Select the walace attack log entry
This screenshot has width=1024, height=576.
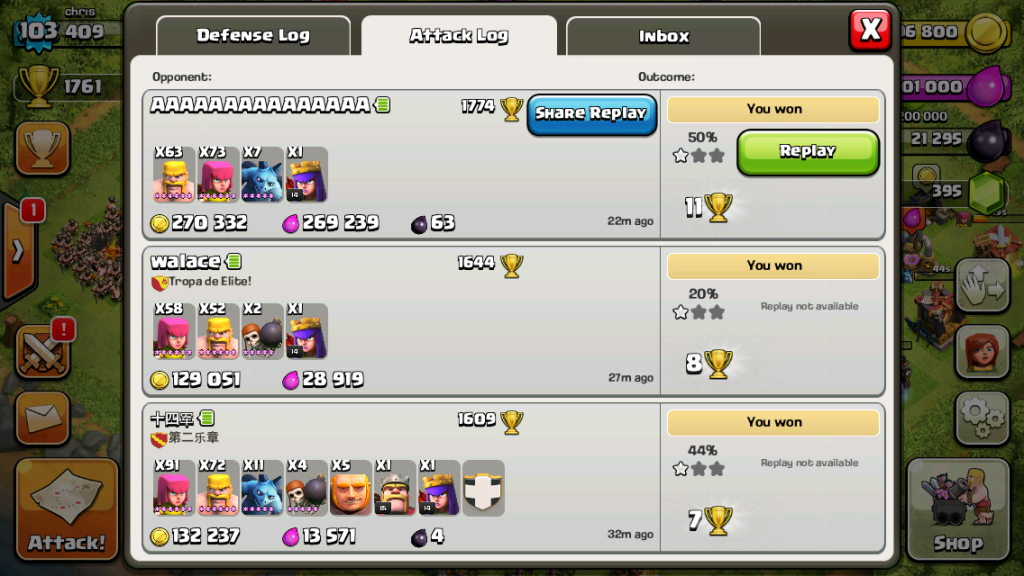pyautogui.click(x=400, y=320)
